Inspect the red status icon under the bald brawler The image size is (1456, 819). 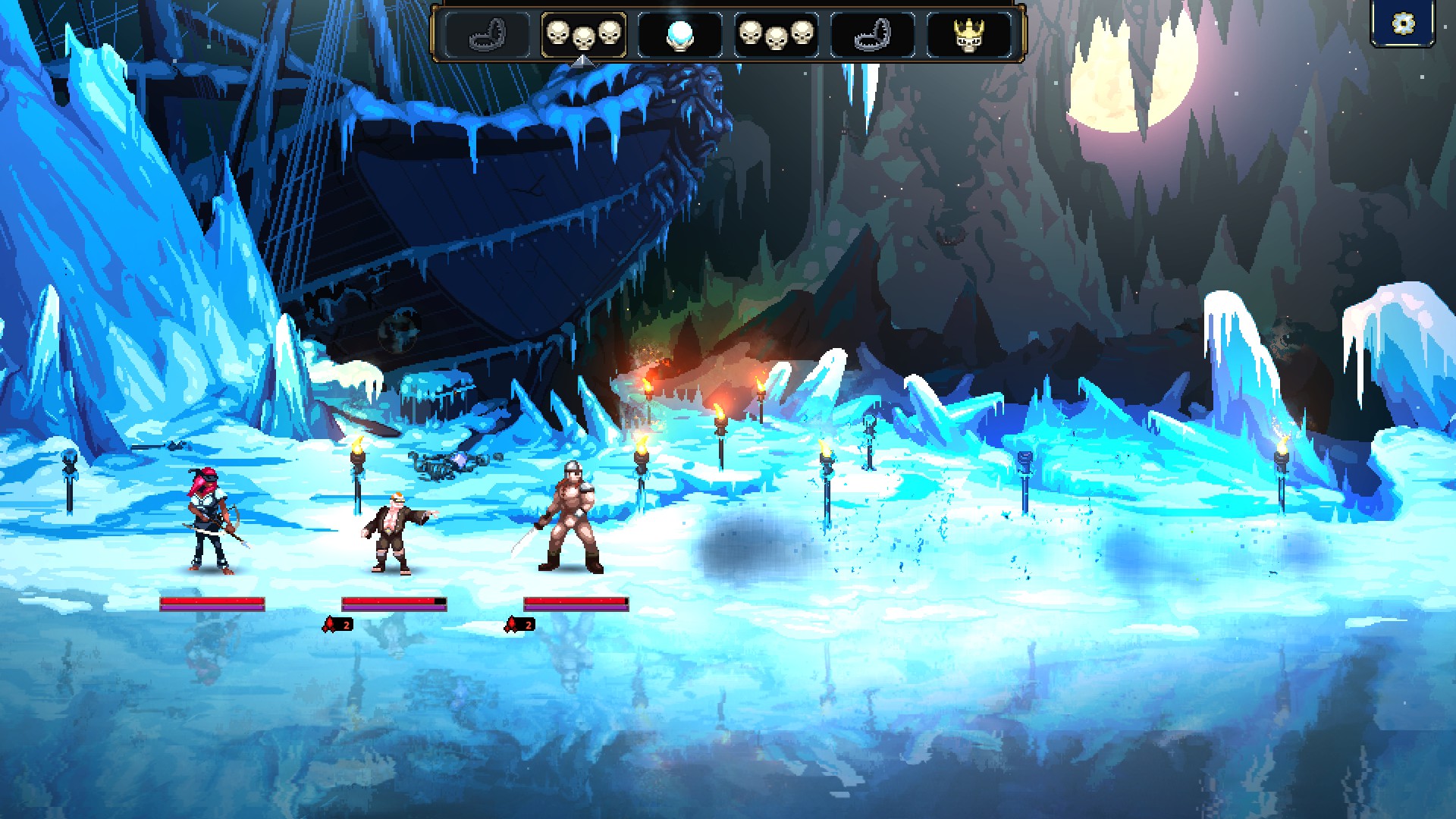[337, 624]
